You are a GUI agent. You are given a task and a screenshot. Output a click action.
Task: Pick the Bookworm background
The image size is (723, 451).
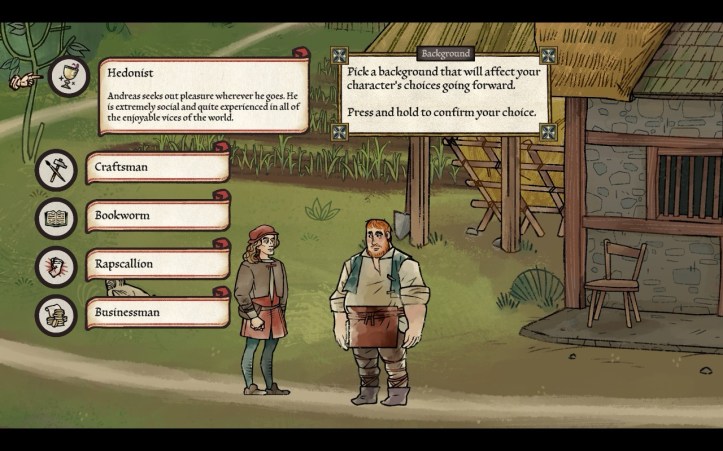click(157, 215)
